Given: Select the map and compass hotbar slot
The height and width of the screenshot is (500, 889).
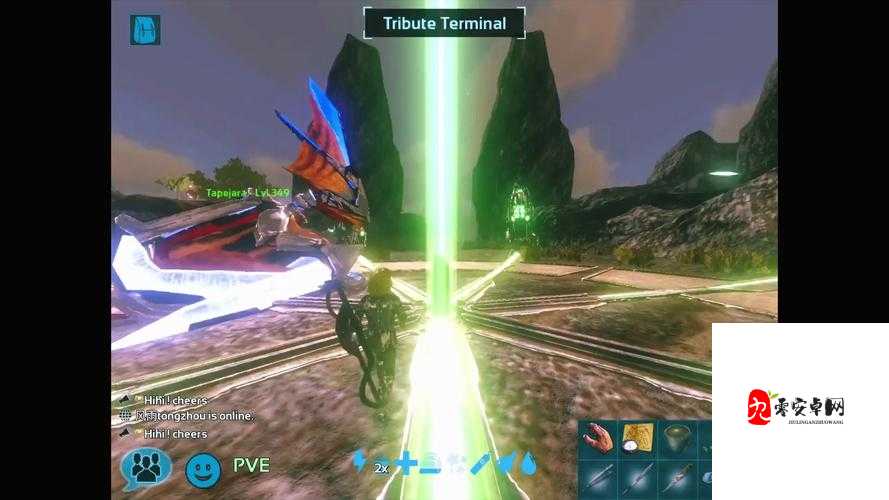Looking at the screenshot, I should pyautogui.click(x=639, y=437).
